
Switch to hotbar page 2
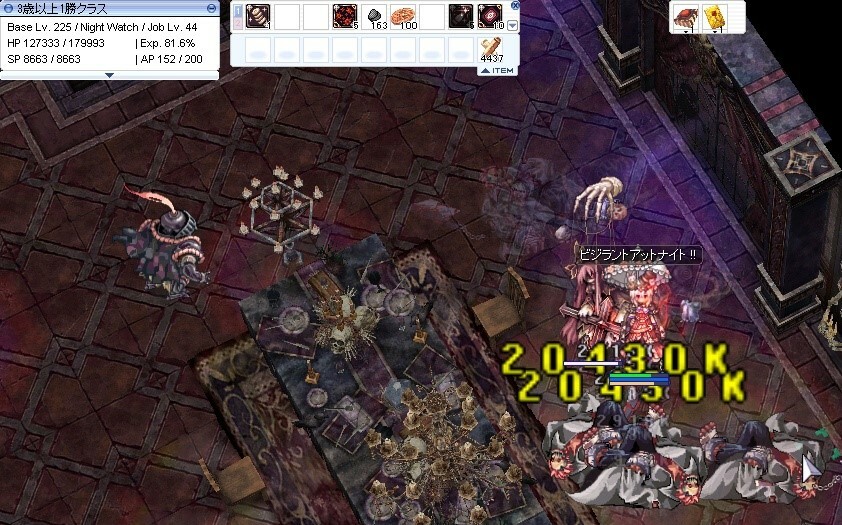(238, 22)
